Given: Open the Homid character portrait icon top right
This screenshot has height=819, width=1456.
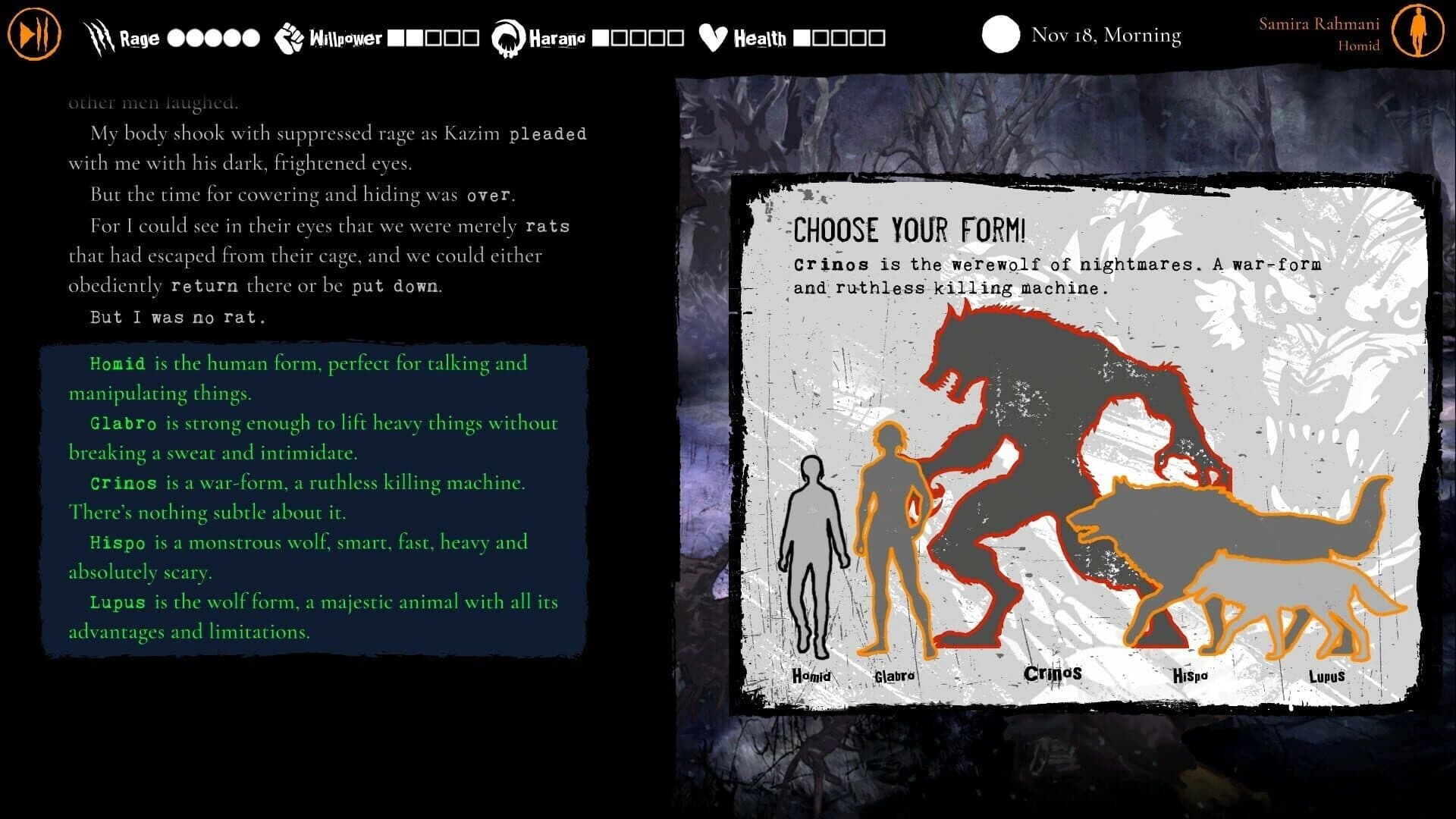Looking at the screenshot, I should point(1417,32).
